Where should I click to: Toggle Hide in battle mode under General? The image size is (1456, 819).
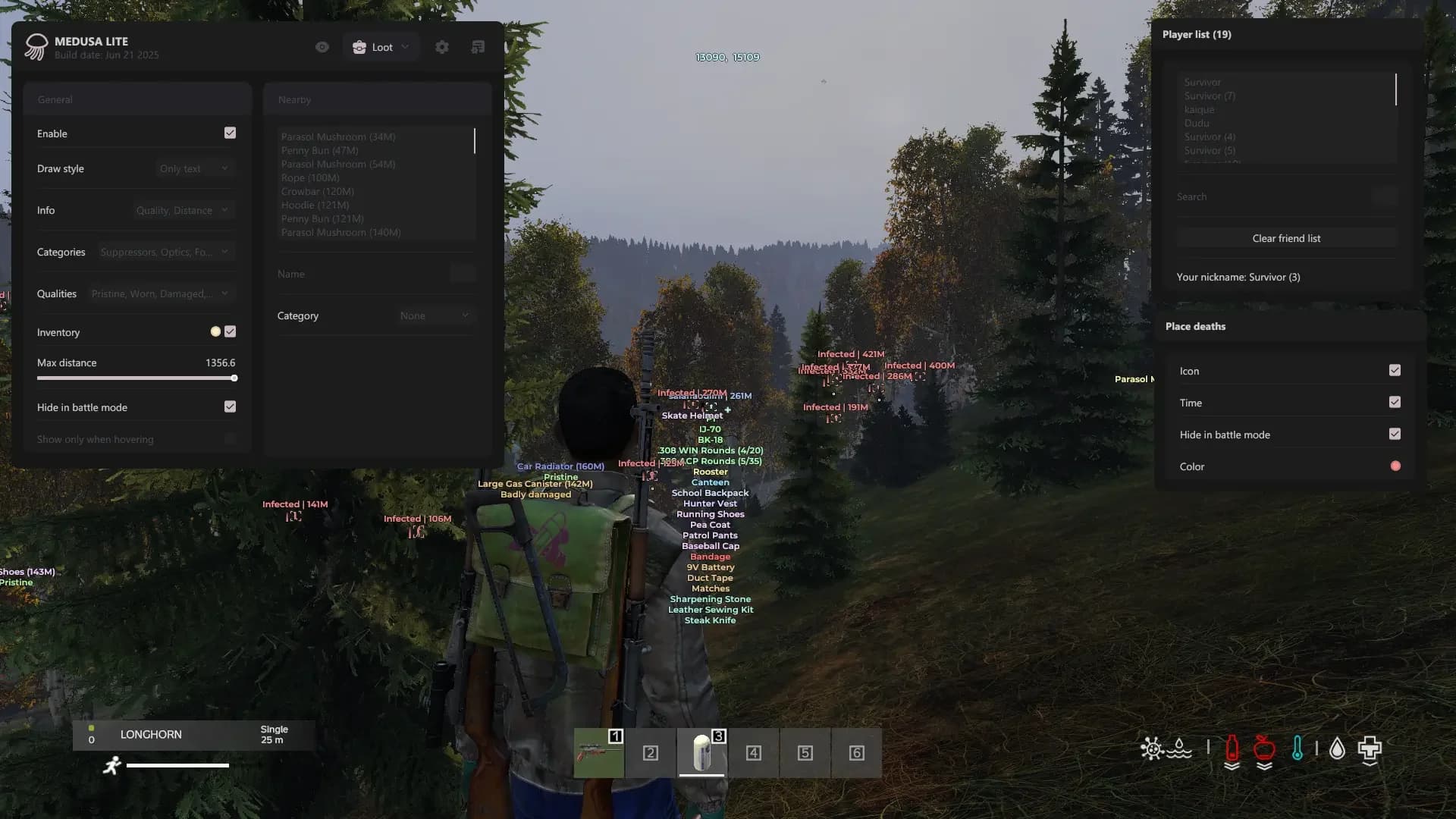(230, 407)
